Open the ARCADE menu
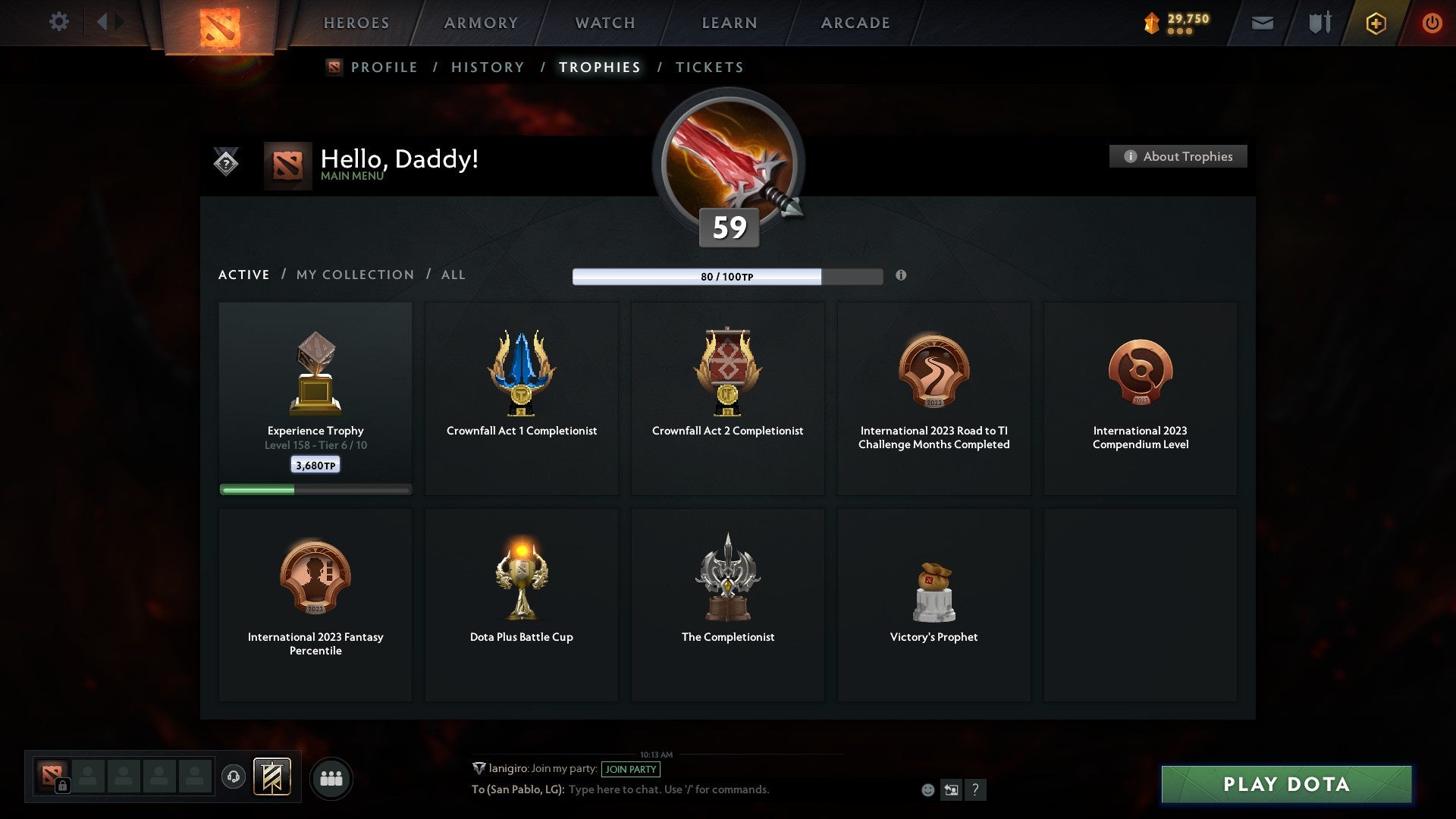 tap(855, 23)
